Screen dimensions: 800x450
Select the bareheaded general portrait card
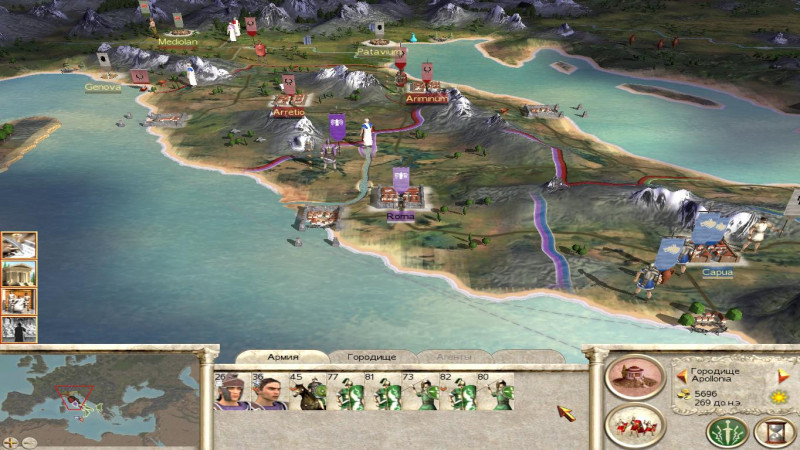point(268,392)
